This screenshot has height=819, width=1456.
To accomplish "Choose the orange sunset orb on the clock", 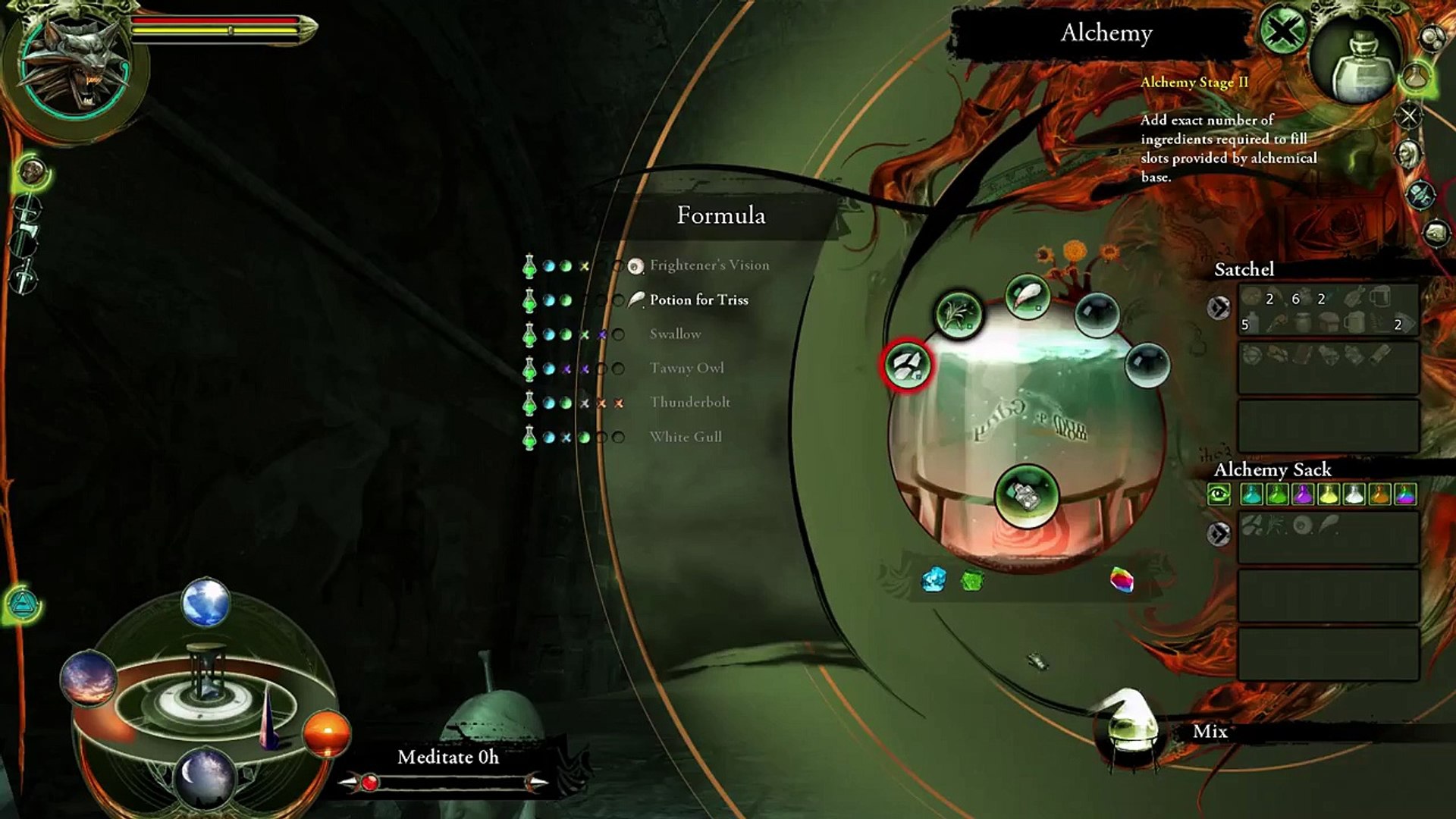I will click(x=327, y=733).
